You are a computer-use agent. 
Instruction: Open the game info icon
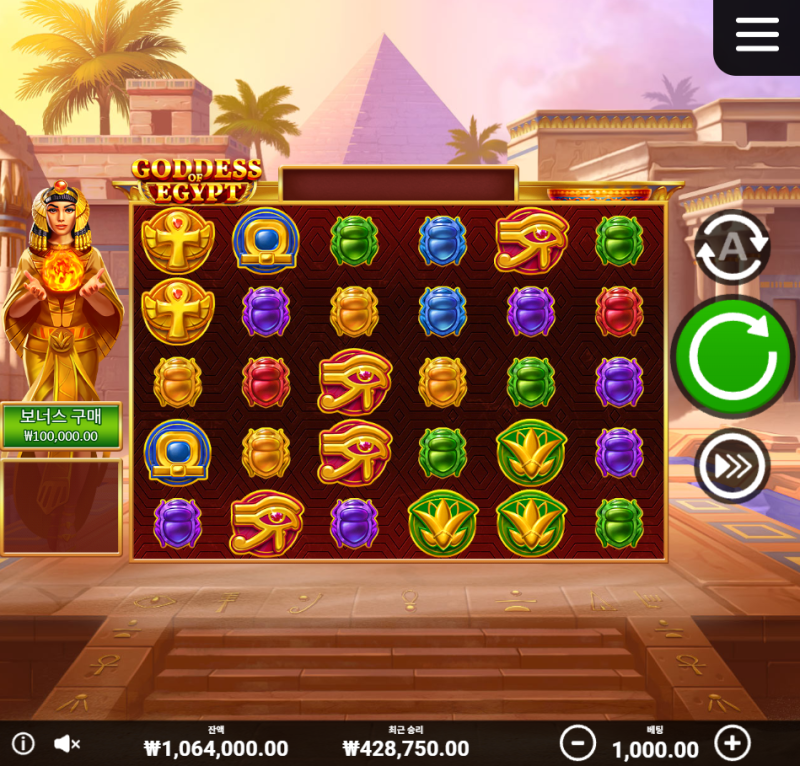pyautogui.click(x=23, y=743)
